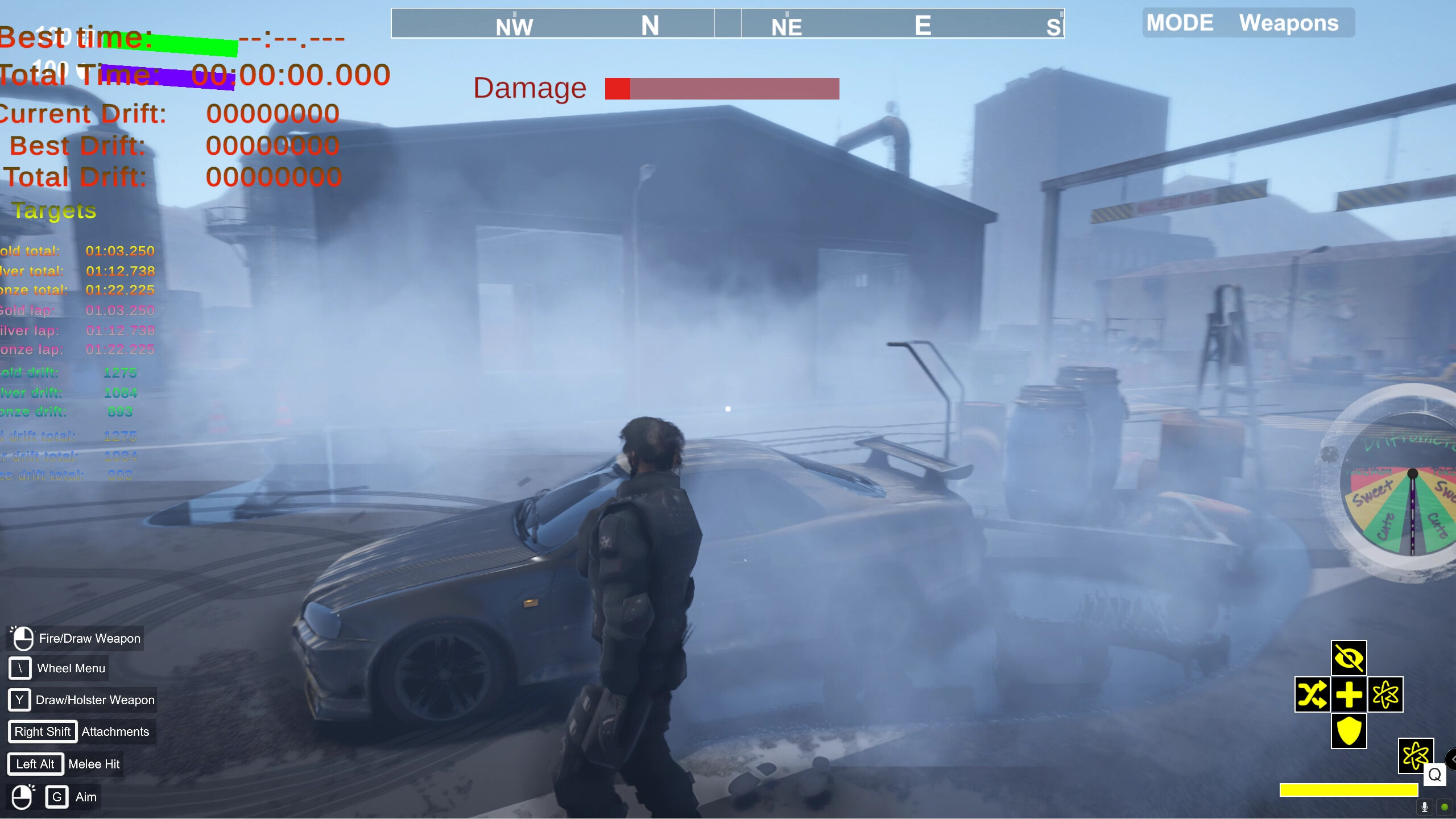Open the Attachments panel via Right Shift prompt
Viewport: 1456px width, 819px height.
[x=43, y=731]
